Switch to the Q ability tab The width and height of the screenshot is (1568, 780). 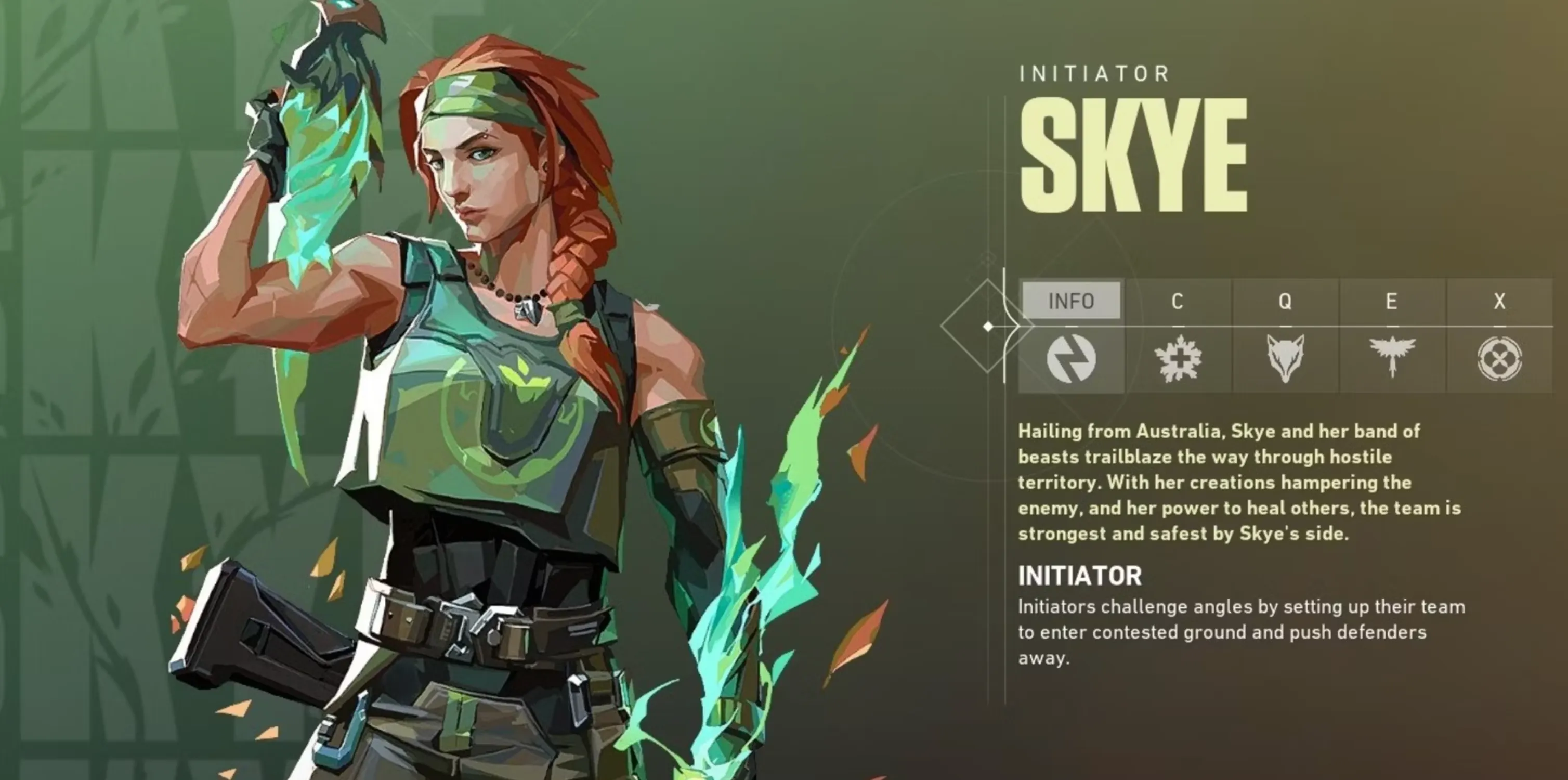[x=1284, y=301]
